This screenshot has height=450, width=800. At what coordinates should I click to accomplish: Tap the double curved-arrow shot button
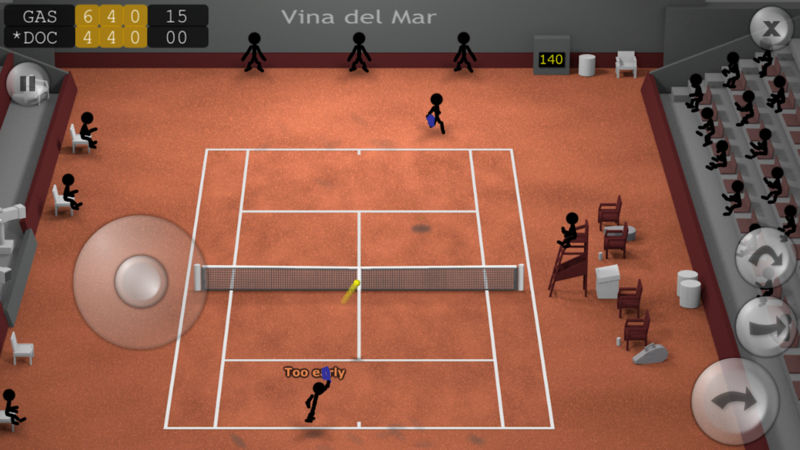coord(766,257)
